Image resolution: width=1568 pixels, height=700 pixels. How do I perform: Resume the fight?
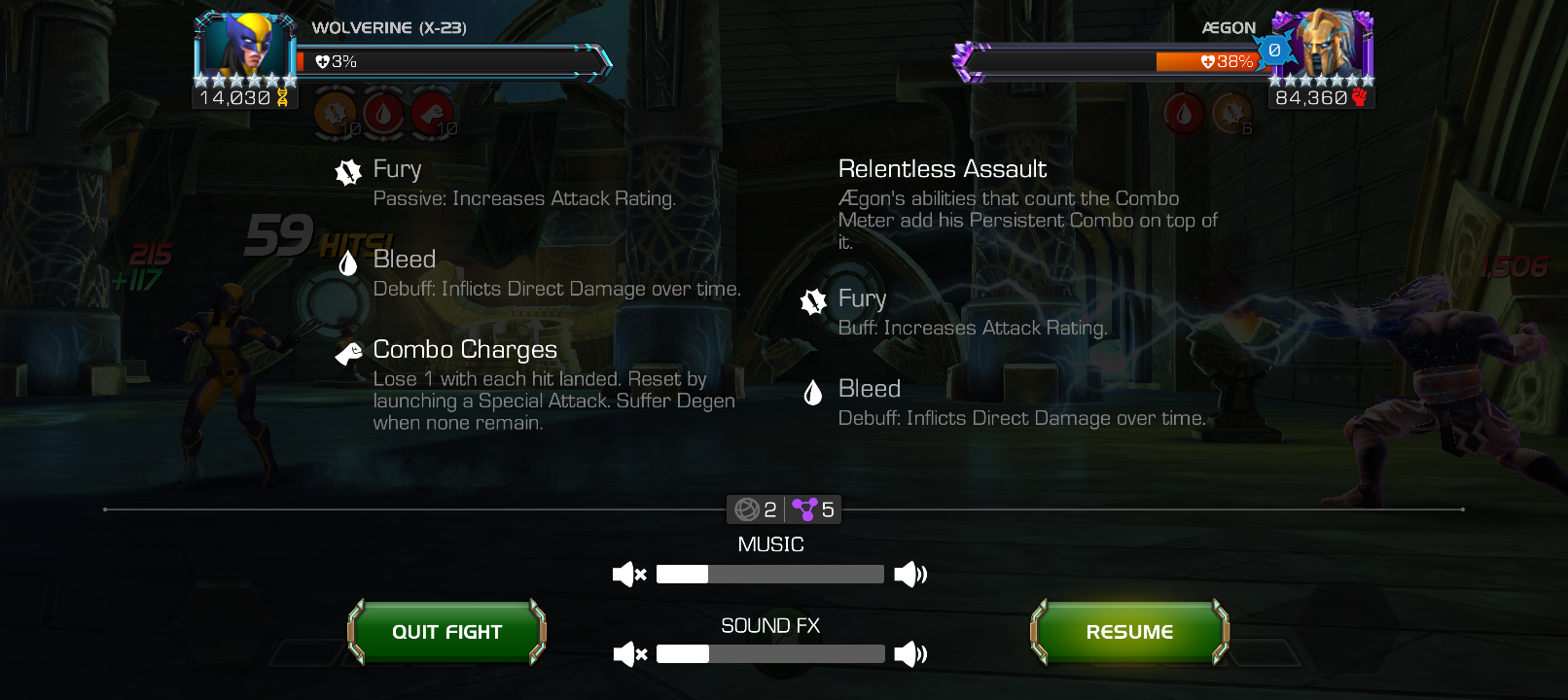point(1129,632)
